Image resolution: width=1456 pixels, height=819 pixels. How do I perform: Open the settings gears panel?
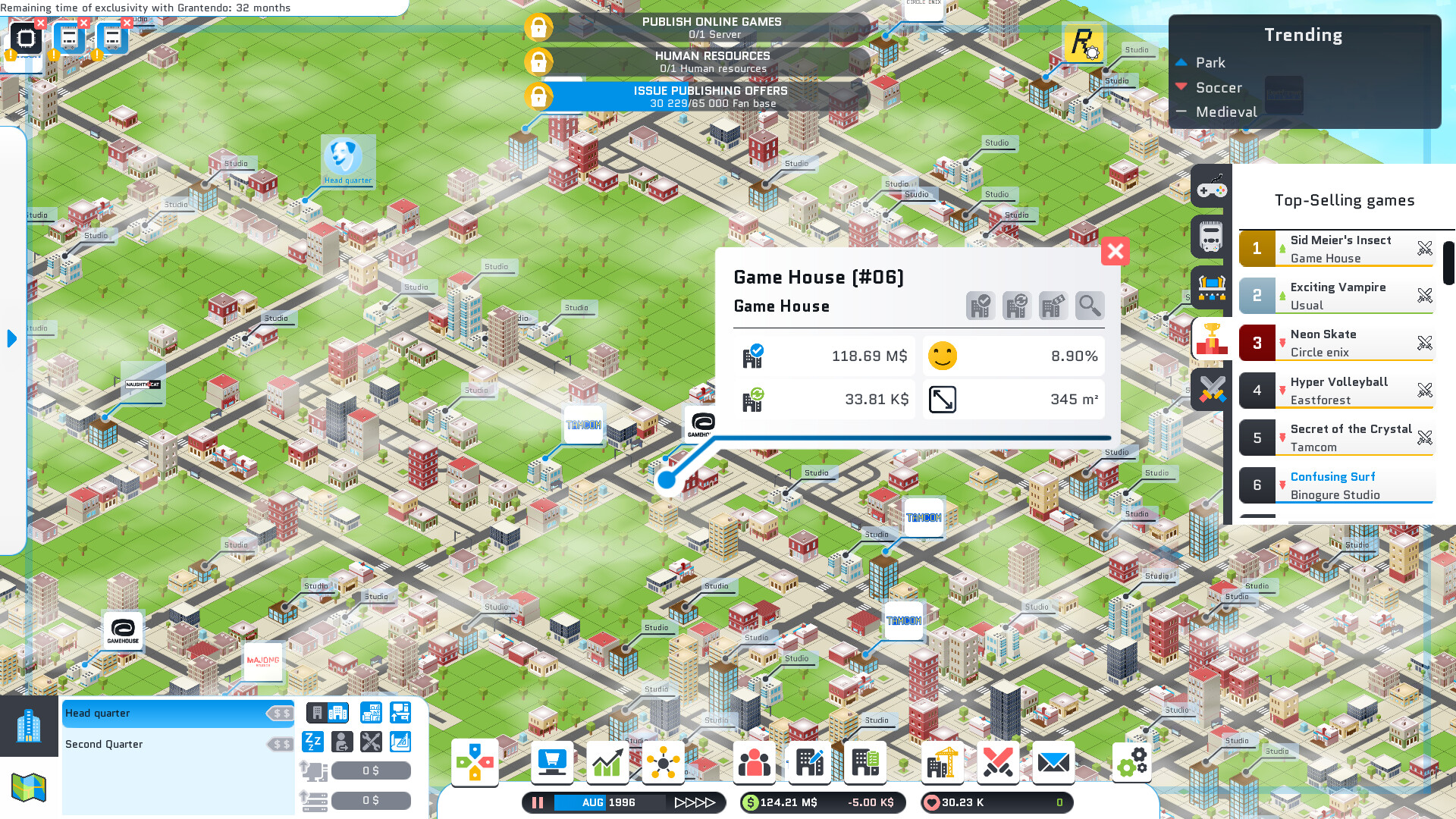coord(1131,762)
